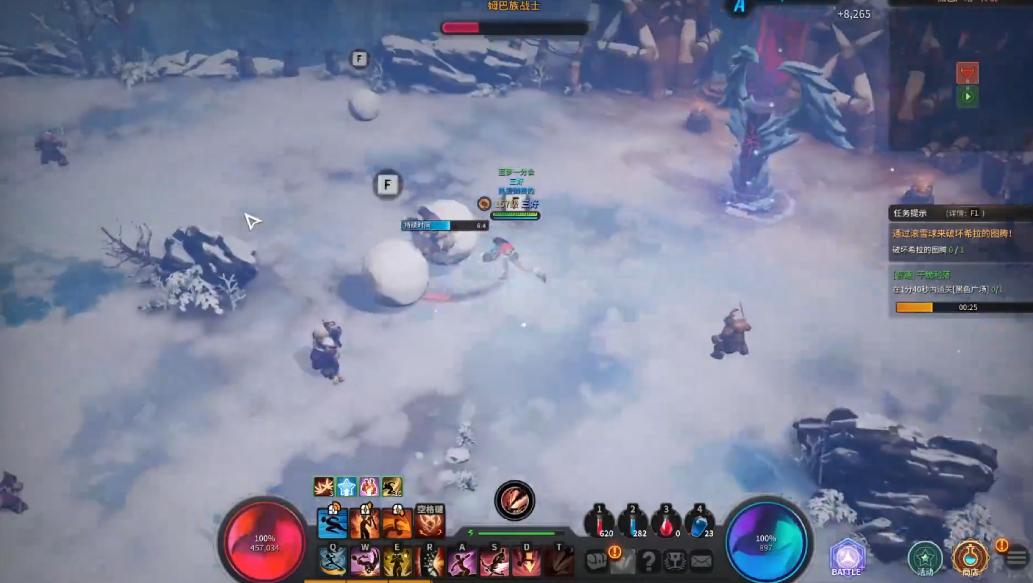Open the 活动 events star button

coord(925,558)
